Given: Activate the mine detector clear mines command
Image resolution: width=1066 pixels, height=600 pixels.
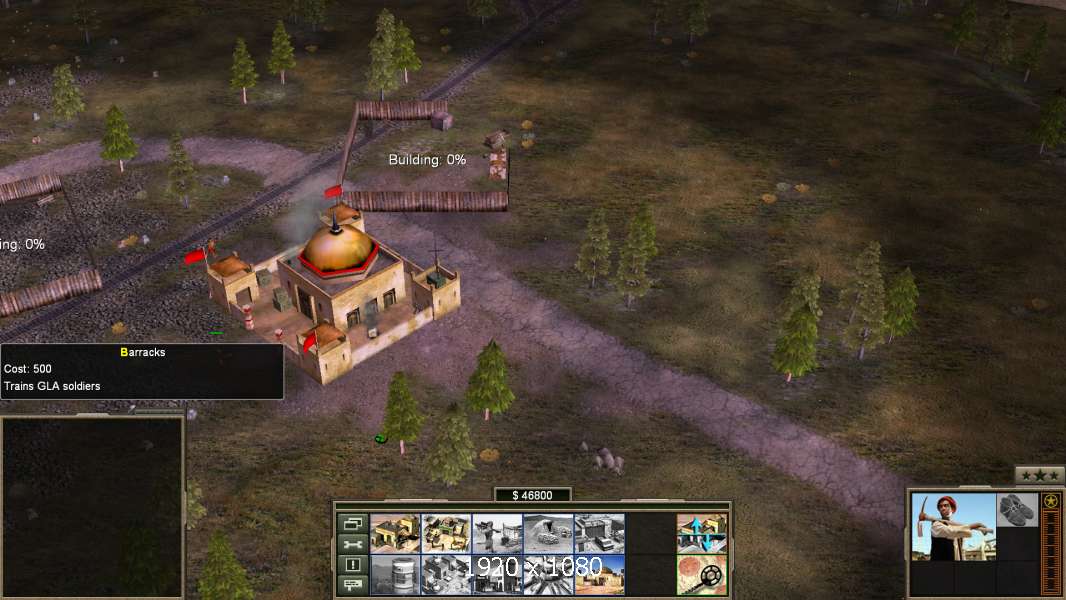Looking at the screenshot, I should [701, 574].
